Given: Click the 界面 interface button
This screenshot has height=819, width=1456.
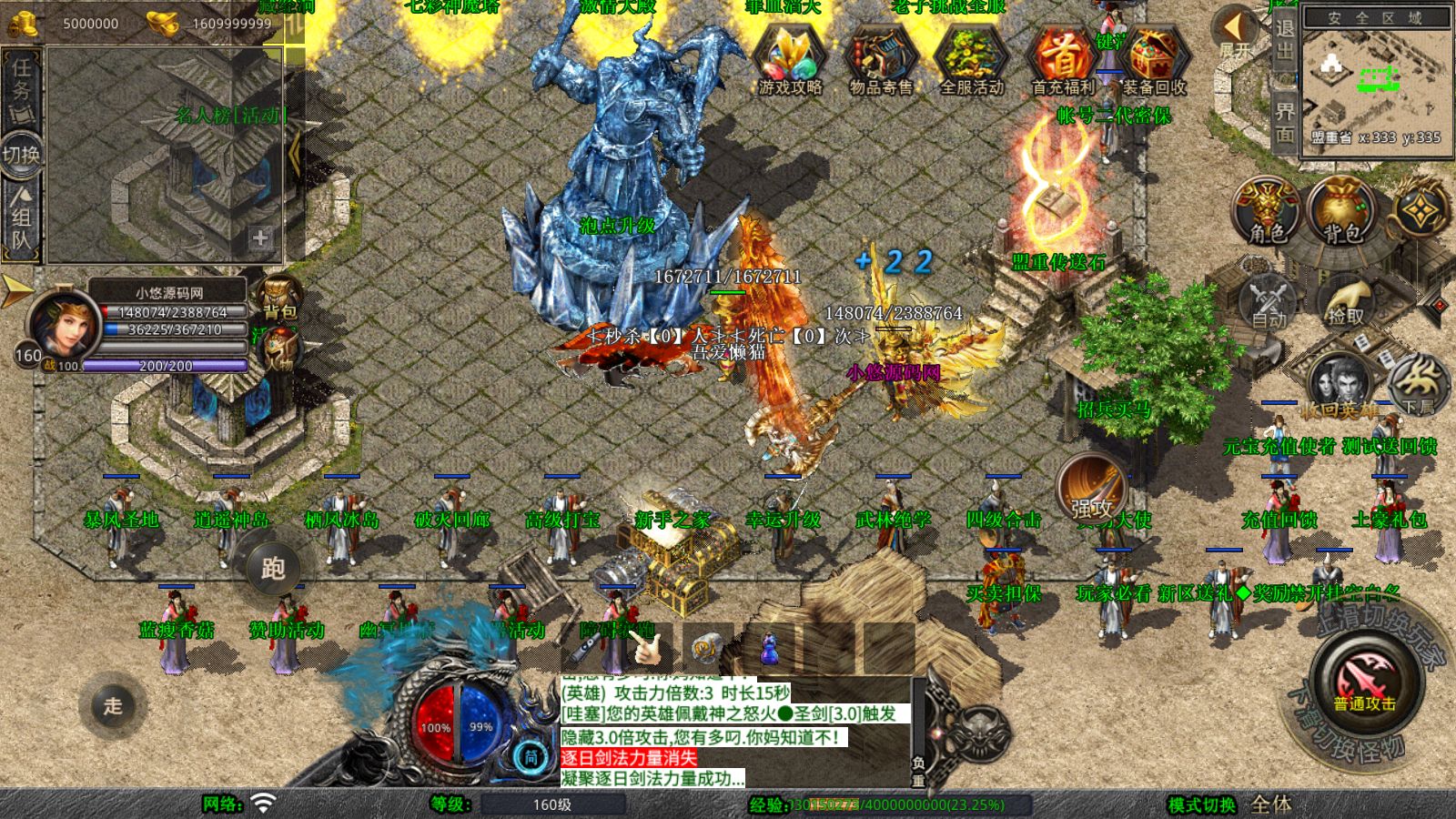Looking at the screenshot, I should click(x=1284, y=122).
